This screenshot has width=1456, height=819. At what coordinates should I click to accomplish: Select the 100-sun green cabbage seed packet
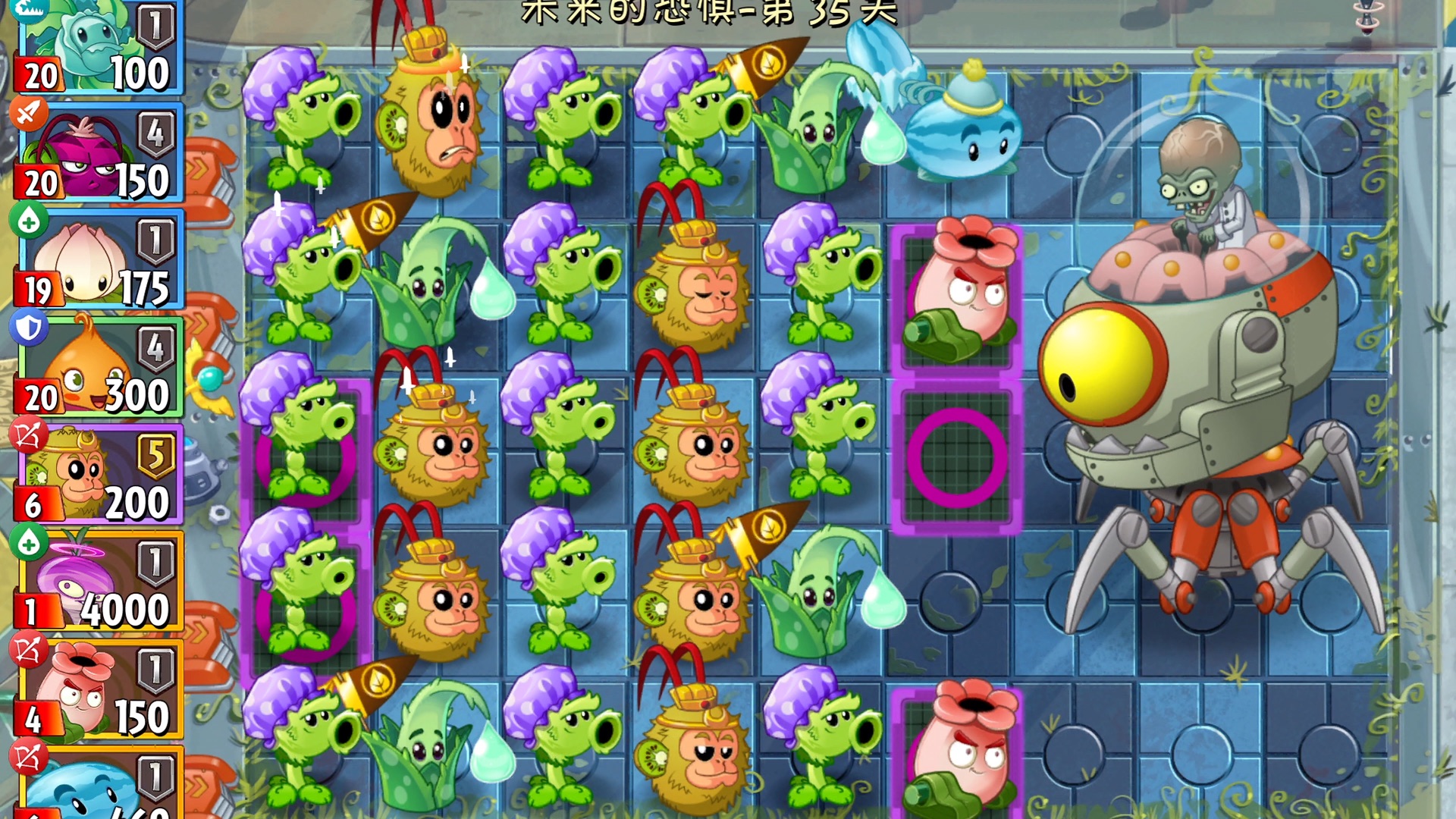99,47
